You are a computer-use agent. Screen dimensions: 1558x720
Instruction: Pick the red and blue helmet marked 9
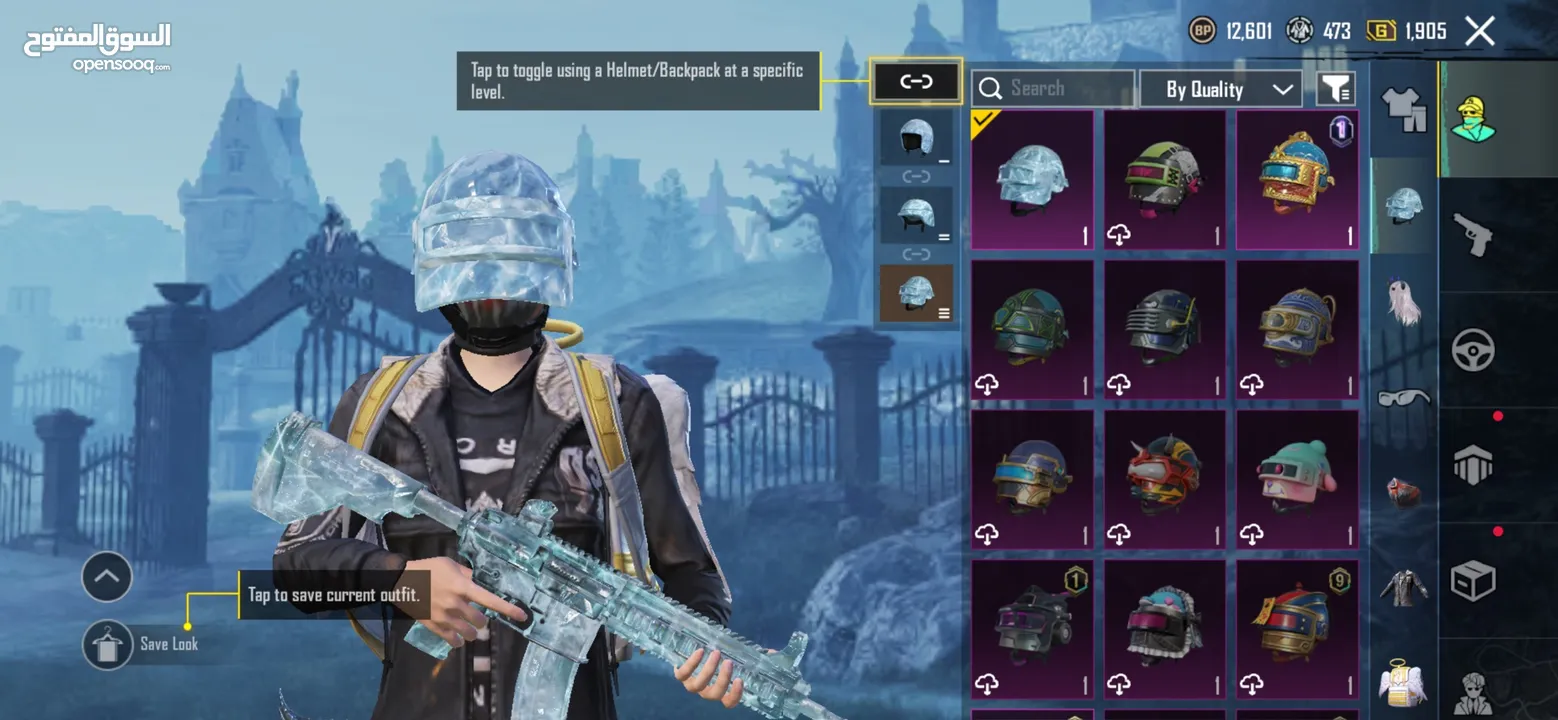pos(1297,628)
